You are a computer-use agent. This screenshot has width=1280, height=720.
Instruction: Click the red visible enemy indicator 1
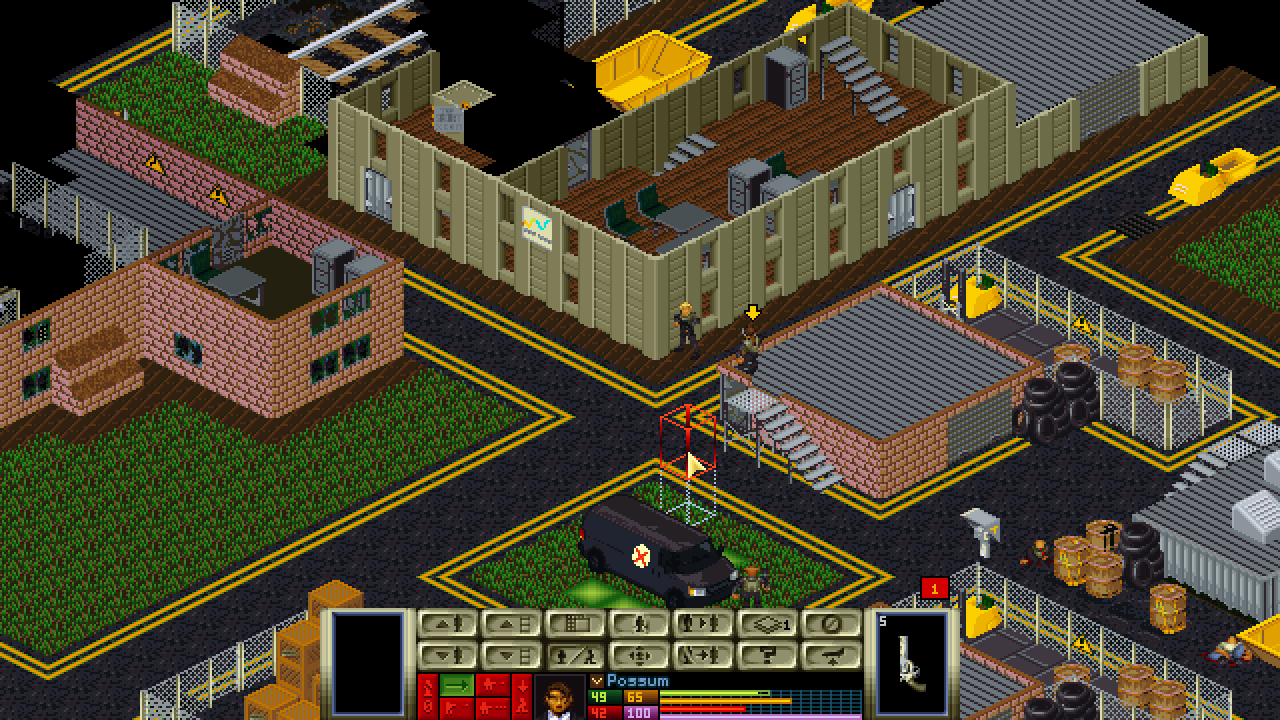point(934,589)
